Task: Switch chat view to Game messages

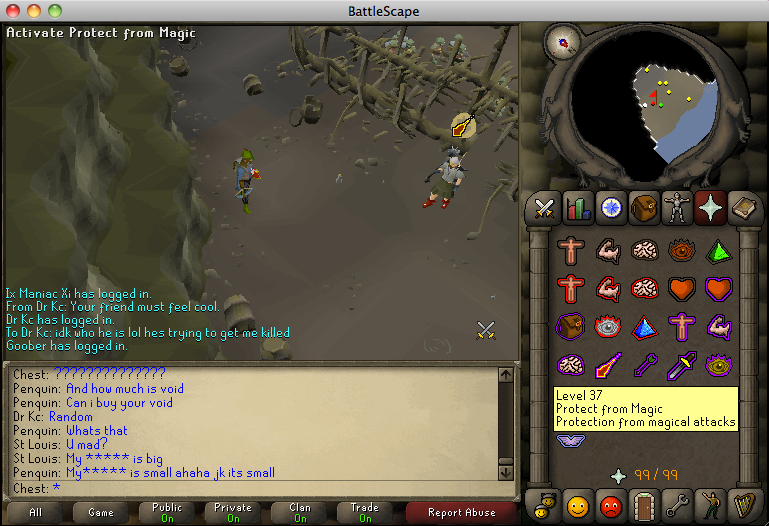Action: click(101, 512)
